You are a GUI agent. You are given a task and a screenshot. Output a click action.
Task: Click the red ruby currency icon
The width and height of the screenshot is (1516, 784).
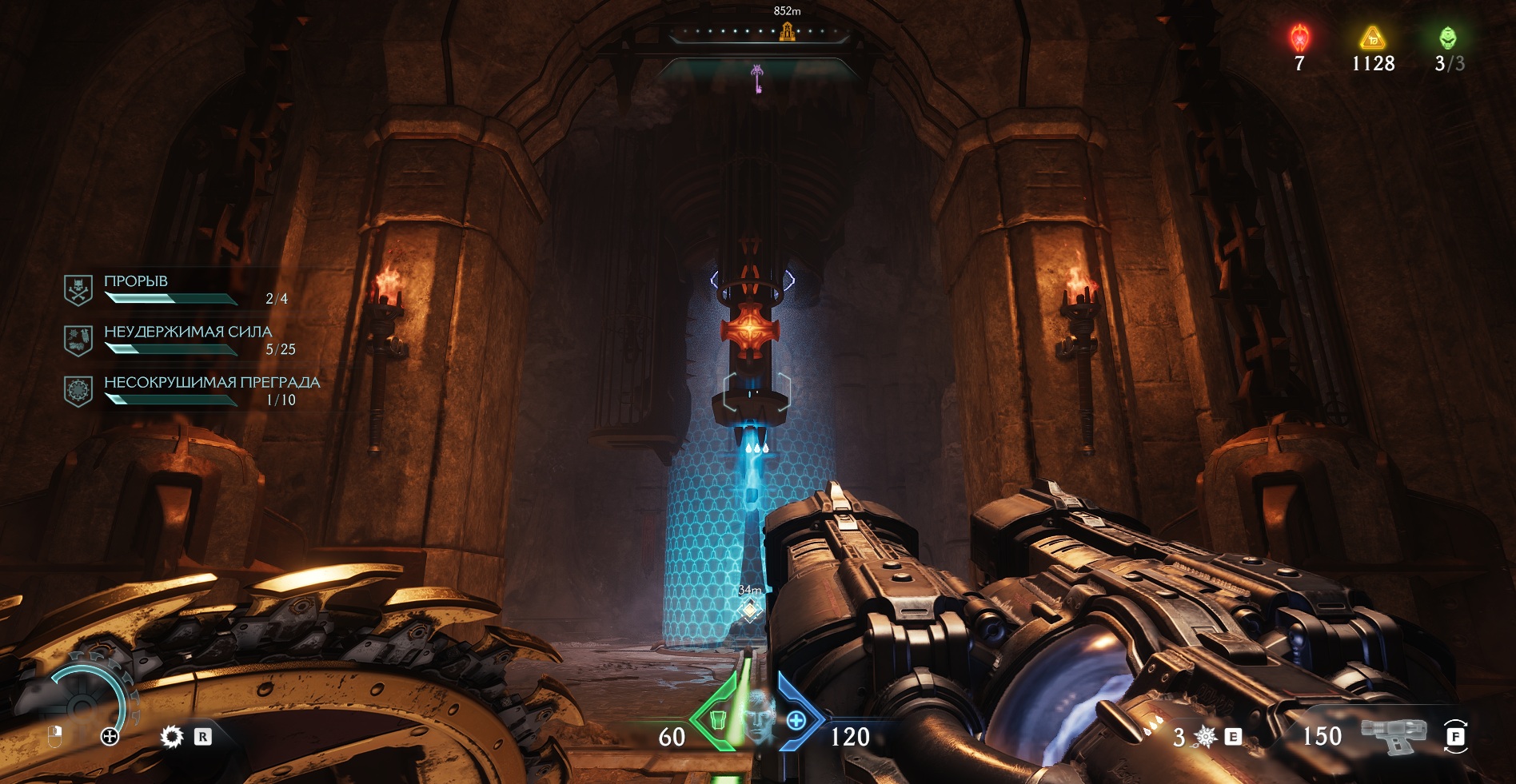click(x=1300, y=38)
